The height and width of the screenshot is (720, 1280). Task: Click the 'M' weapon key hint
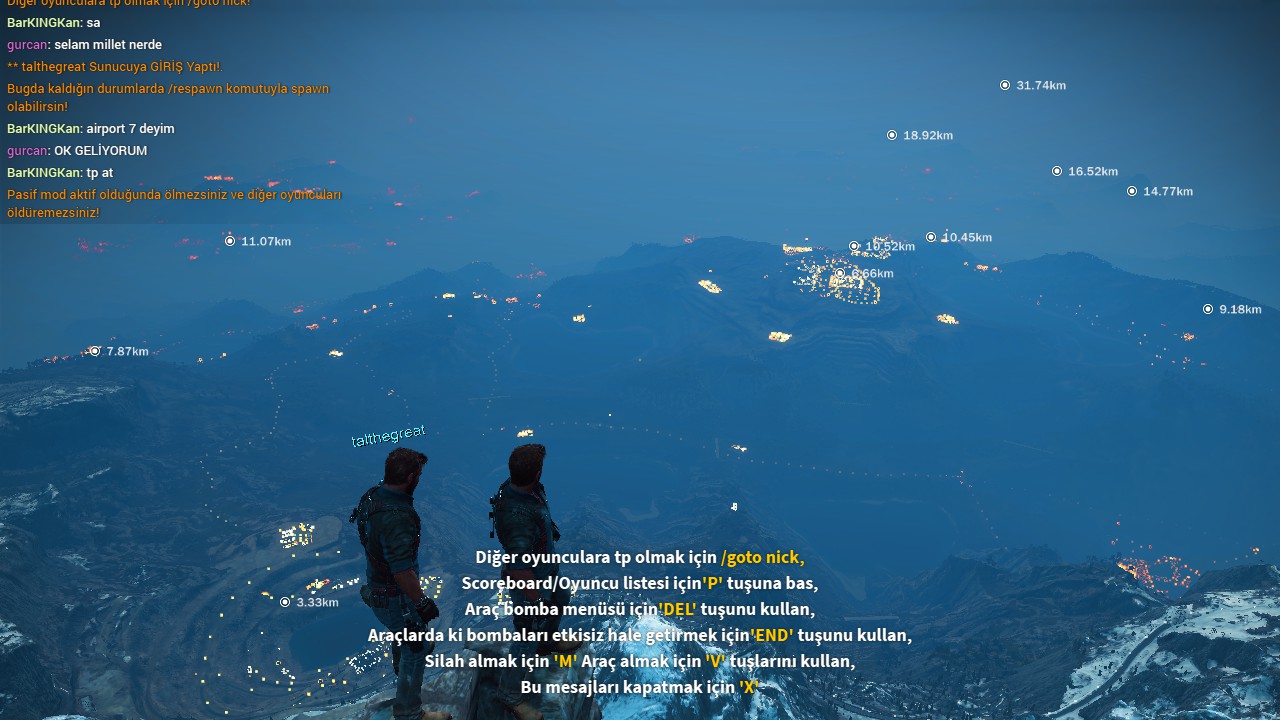[x=563, y=661]
